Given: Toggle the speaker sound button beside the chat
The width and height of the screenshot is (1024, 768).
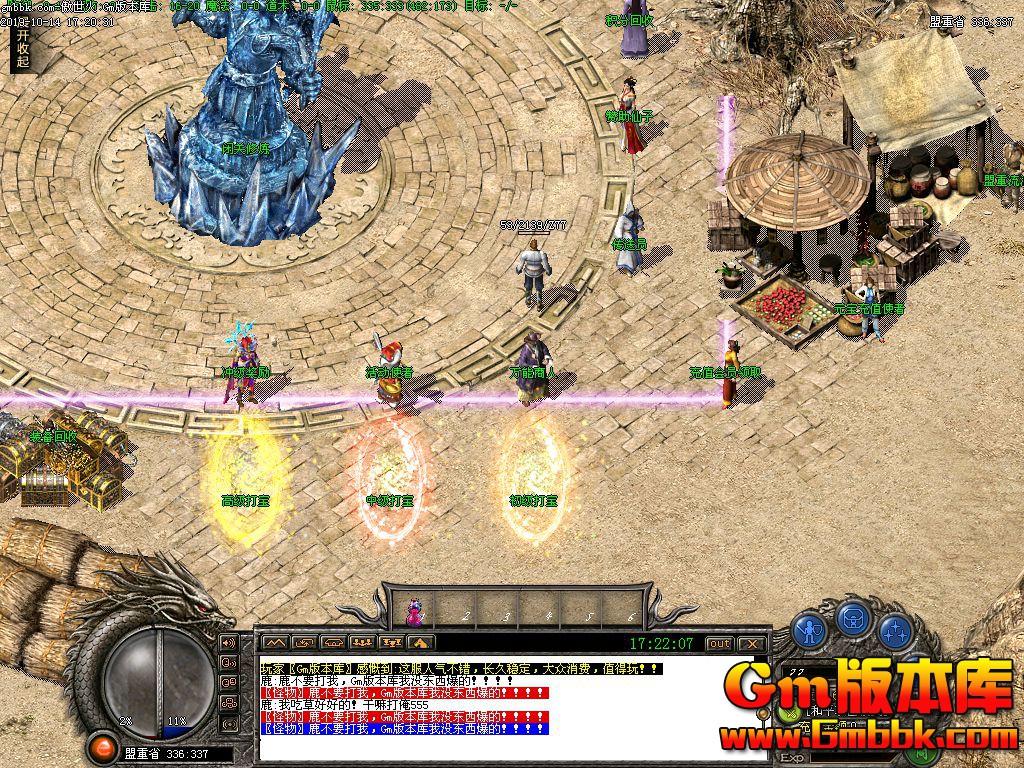Looking at the screenshot, I should tap(229, 642).
